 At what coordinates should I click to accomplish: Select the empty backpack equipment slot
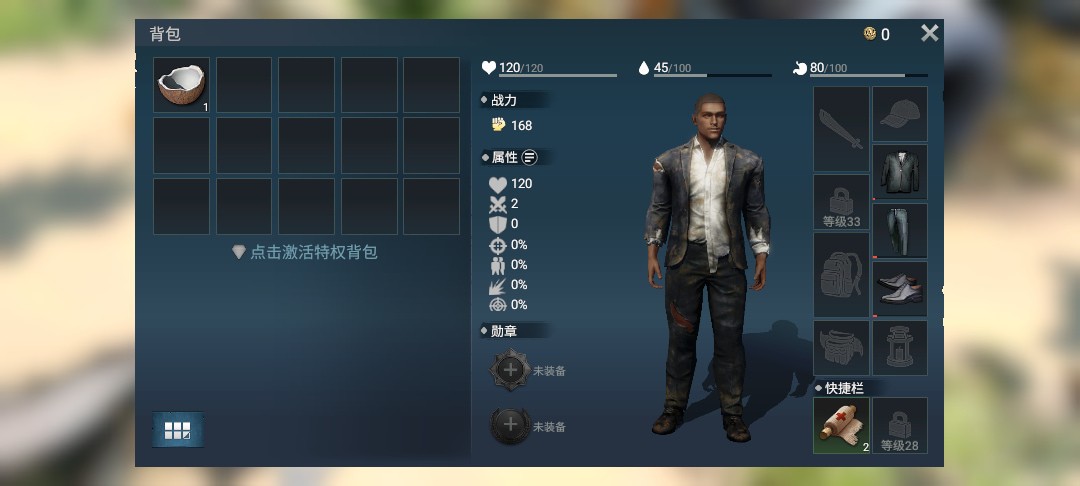point(841,274)
